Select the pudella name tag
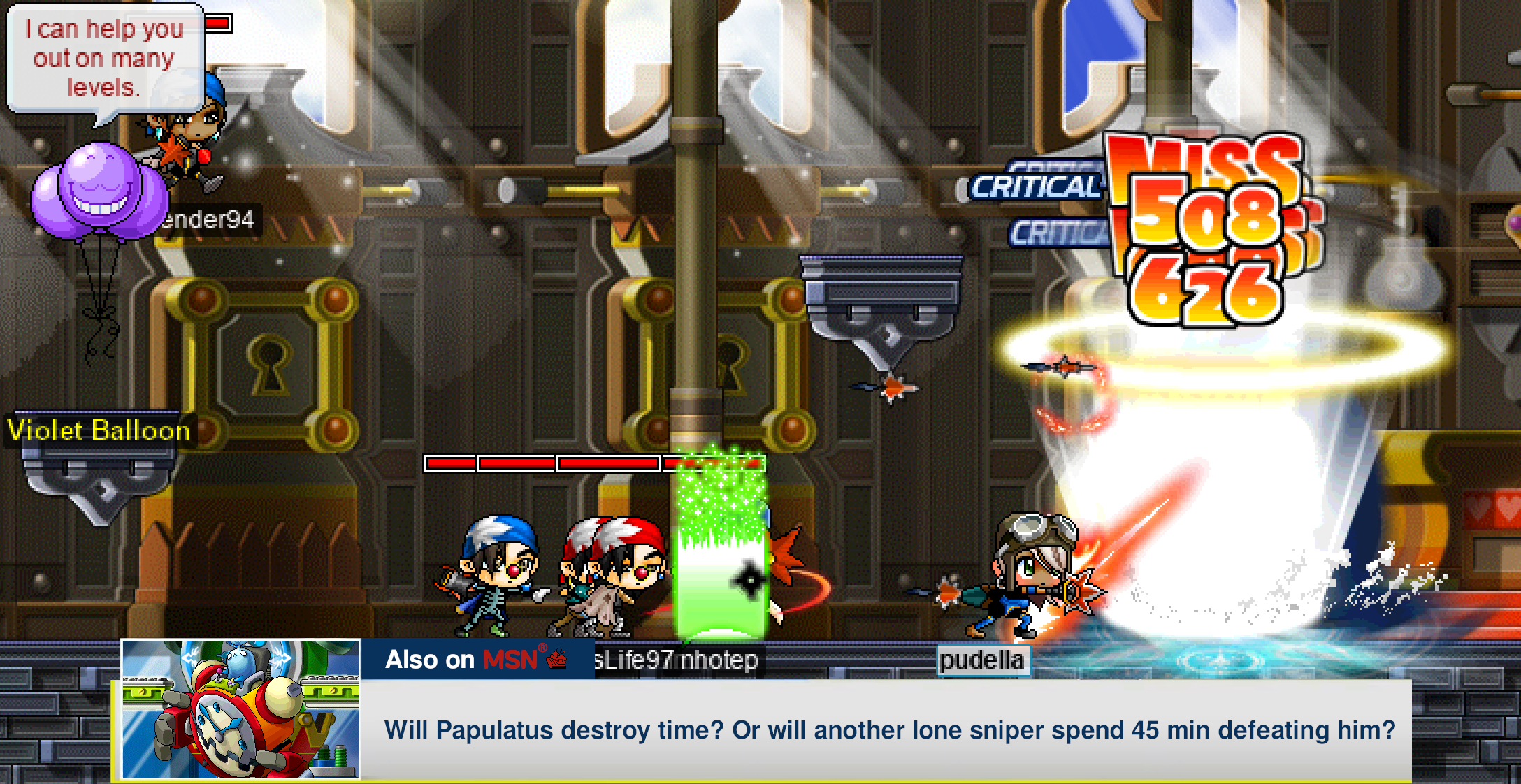Viewport: 1521px width, 784px height. [x=983, y=660]
